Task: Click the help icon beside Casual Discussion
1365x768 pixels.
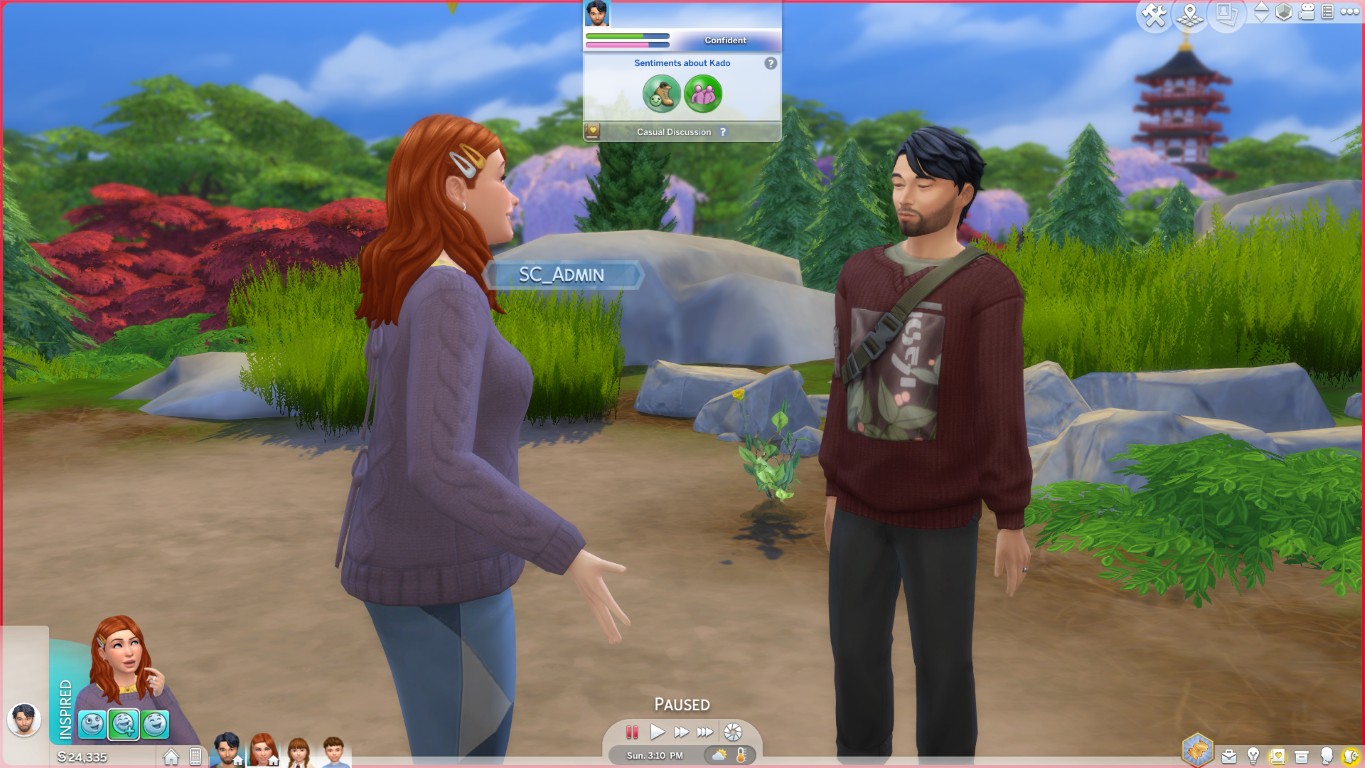Action: 723,132
